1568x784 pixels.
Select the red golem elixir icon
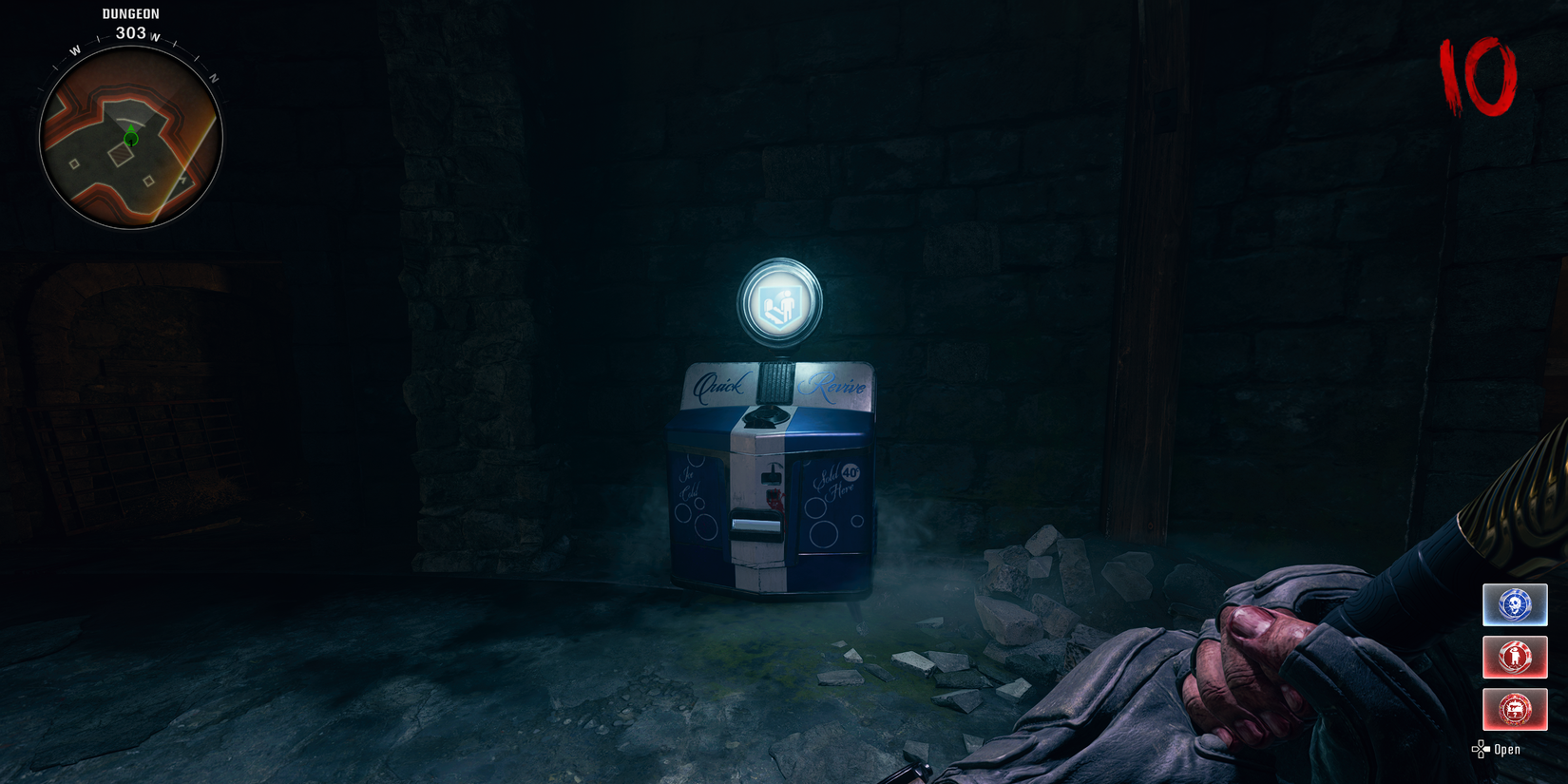(1515, 657)
